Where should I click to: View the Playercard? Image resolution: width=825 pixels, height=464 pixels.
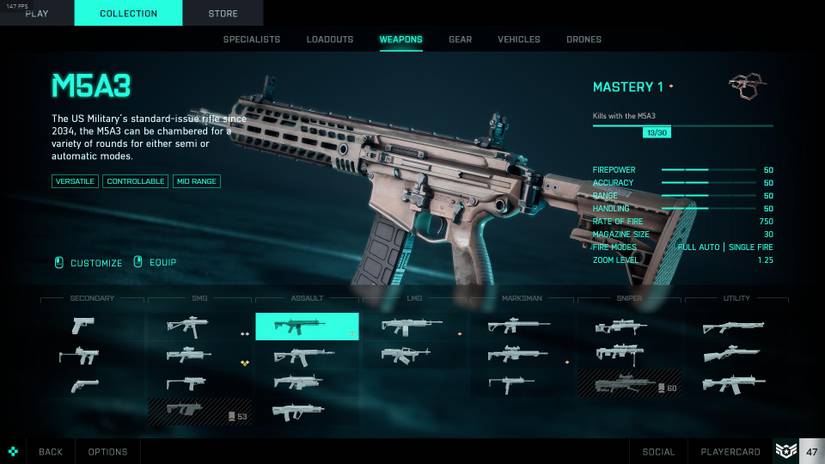tap(731, 452)
